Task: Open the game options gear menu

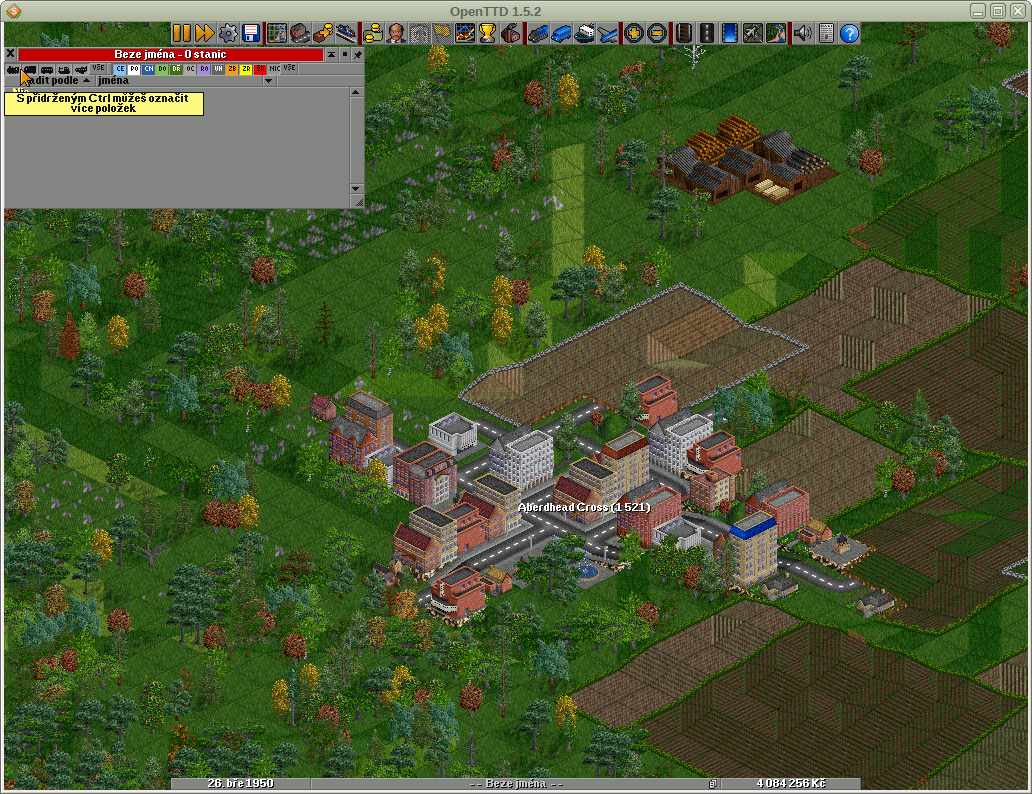Action: coord(228,34)
